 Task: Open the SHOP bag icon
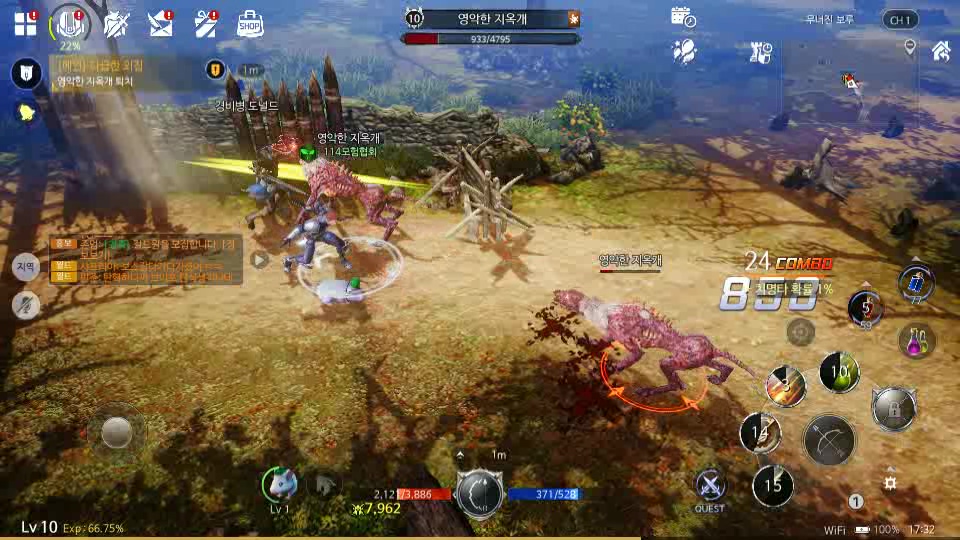250,24
